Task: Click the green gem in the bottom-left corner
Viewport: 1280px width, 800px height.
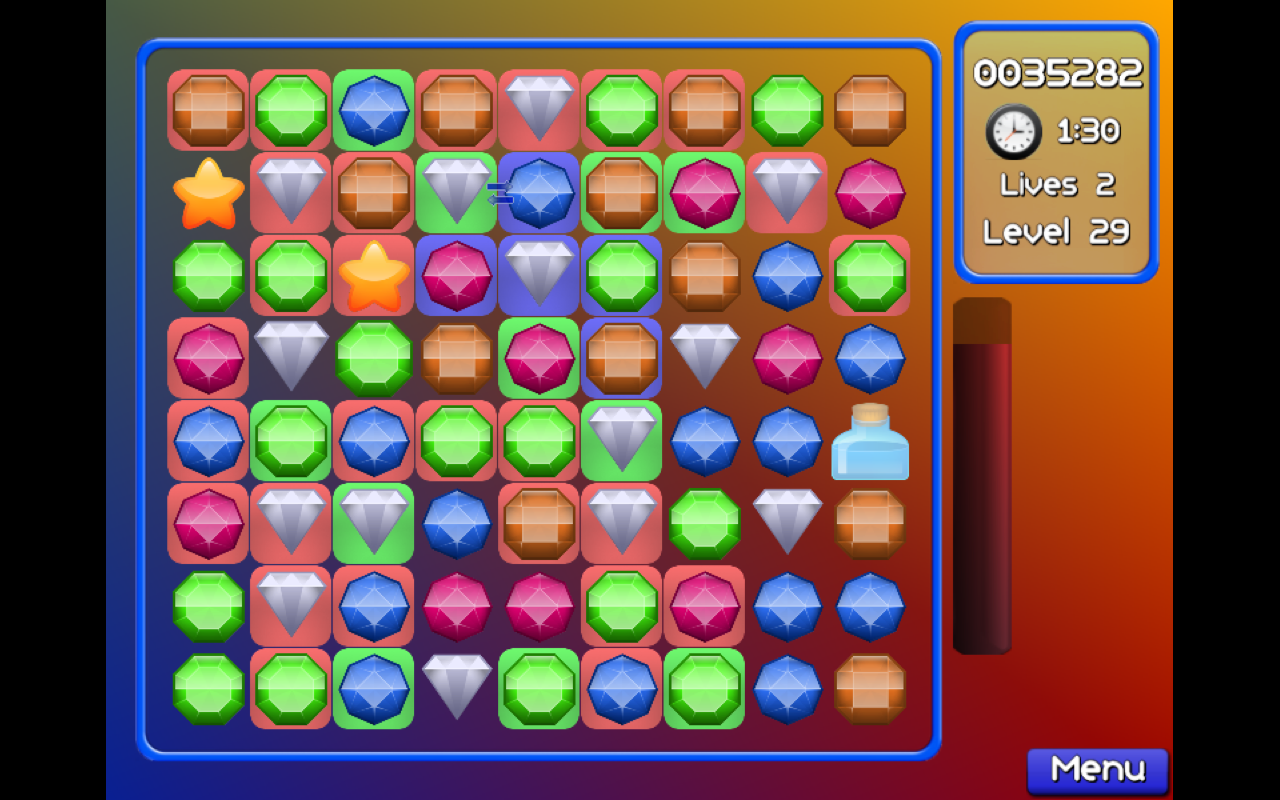Action: click(207, 690)
